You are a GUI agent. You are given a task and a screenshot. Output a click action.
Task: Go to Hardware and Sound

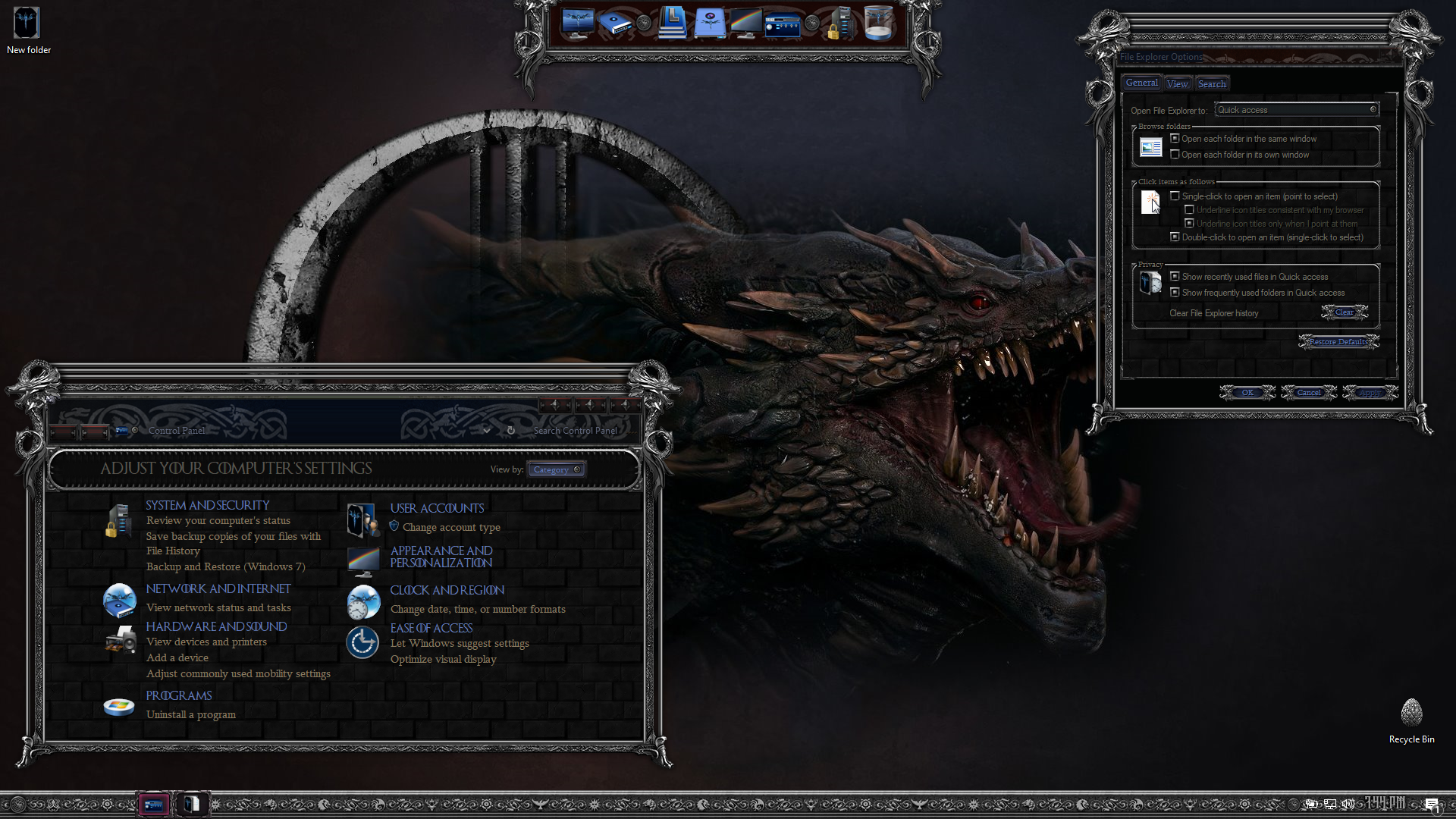click(216, 626)
